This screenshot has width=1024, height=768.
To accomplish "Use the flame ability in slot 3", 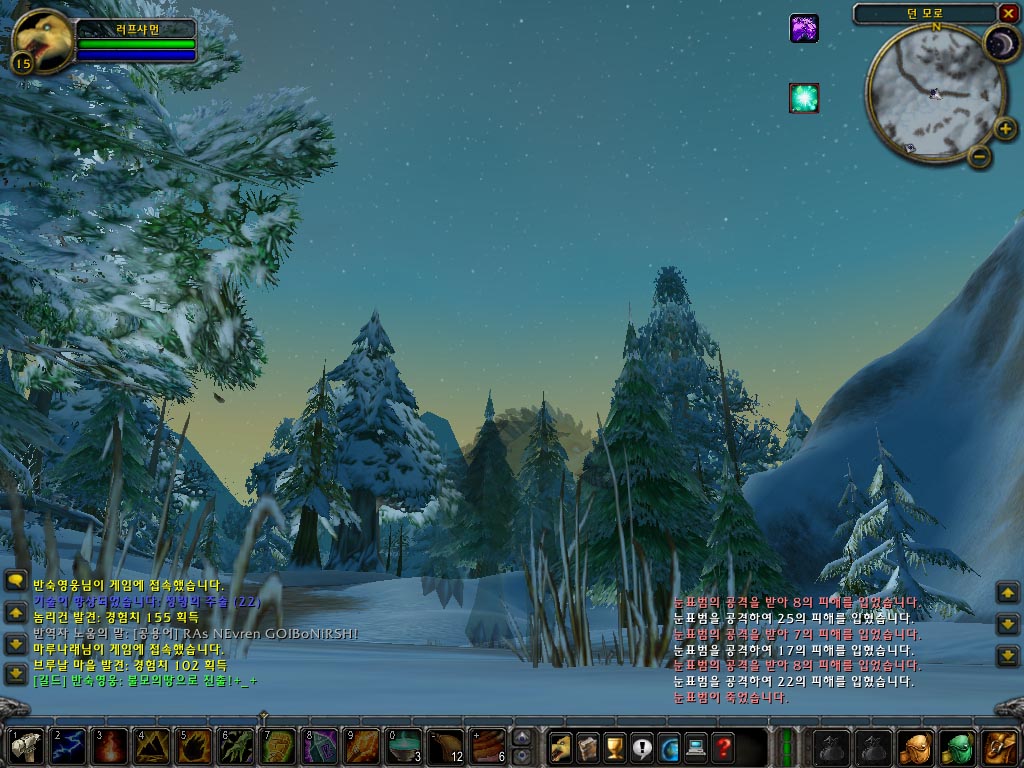I will [x=109, y=747].
